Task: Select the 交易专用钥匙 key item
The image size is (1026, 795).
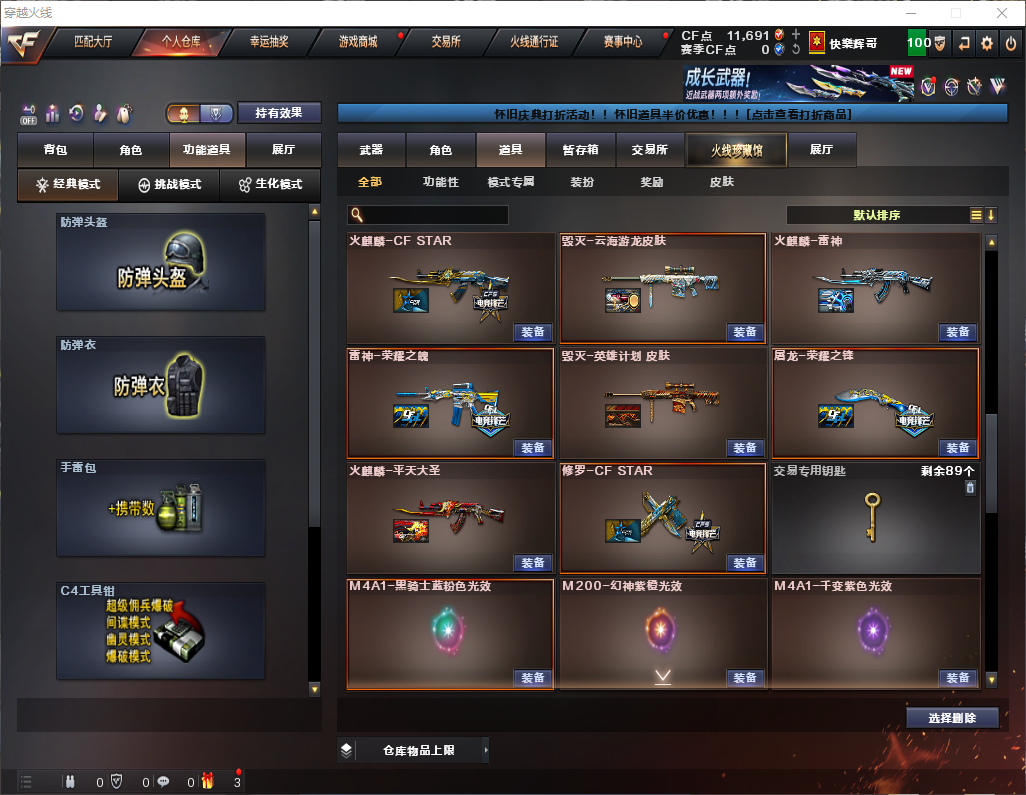Action: point(875,517)
